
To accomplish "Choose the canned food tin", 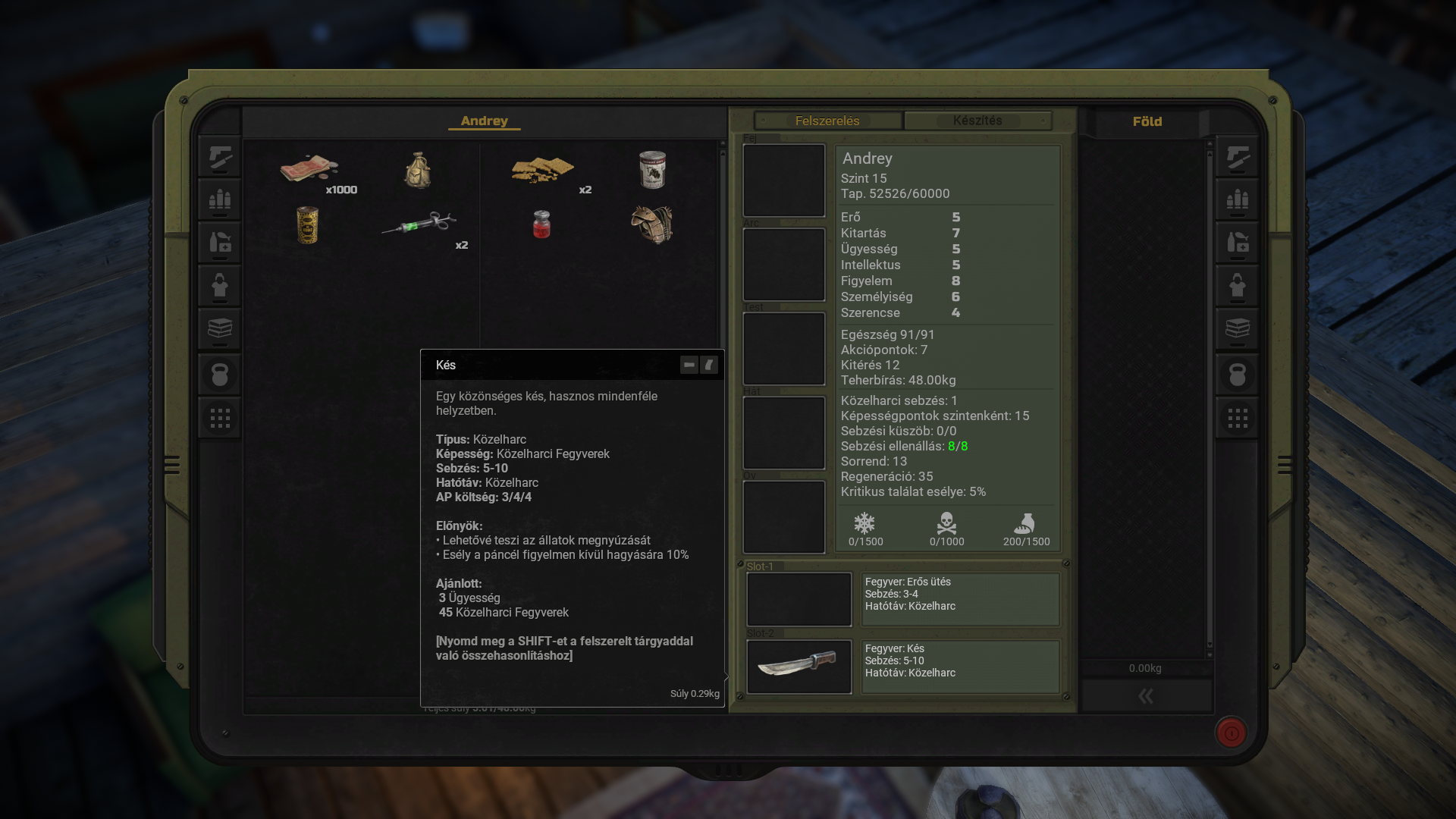I will tap(652, 169).
